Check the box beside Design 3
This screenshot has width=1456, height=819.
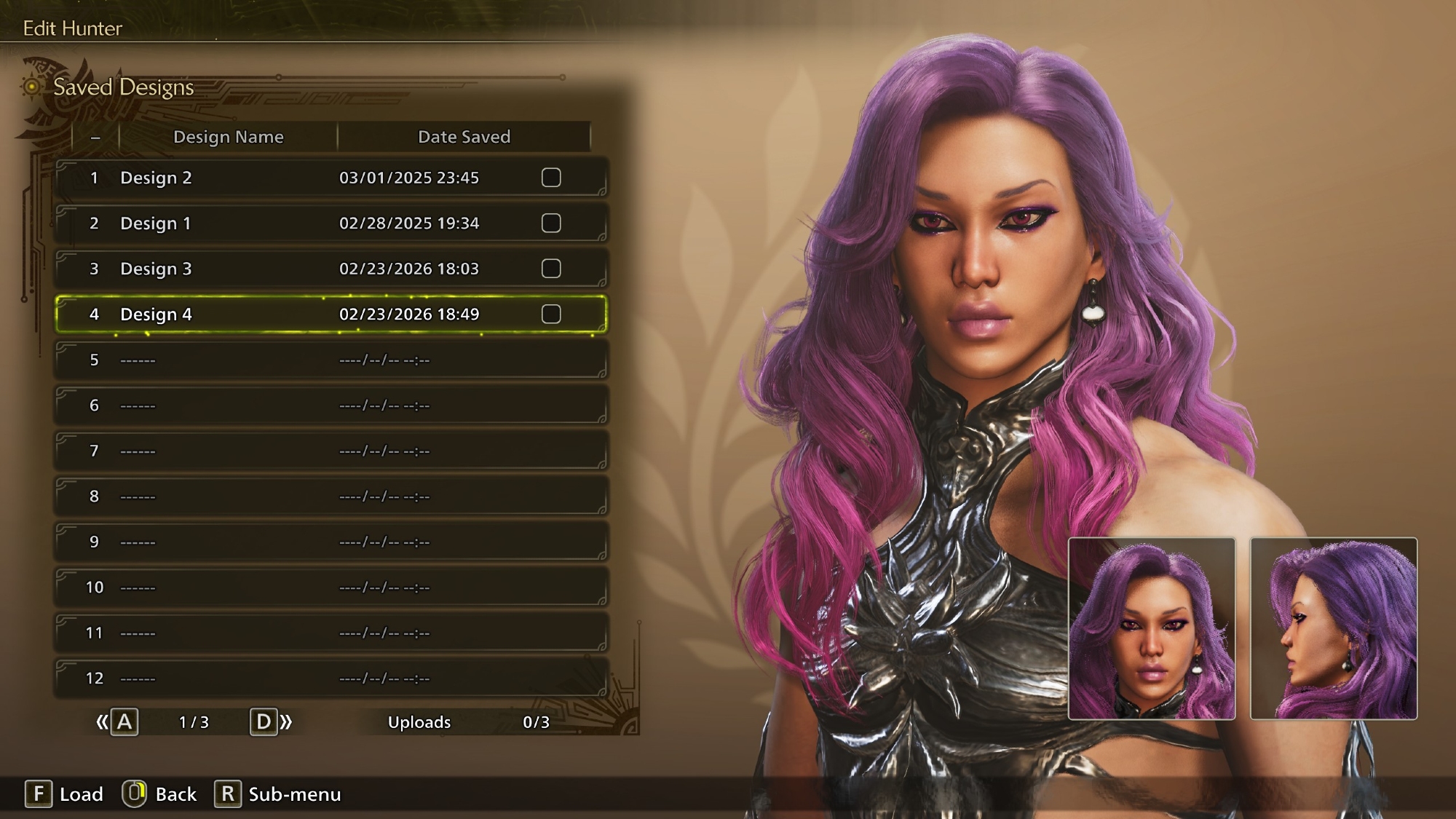(551, 269)
